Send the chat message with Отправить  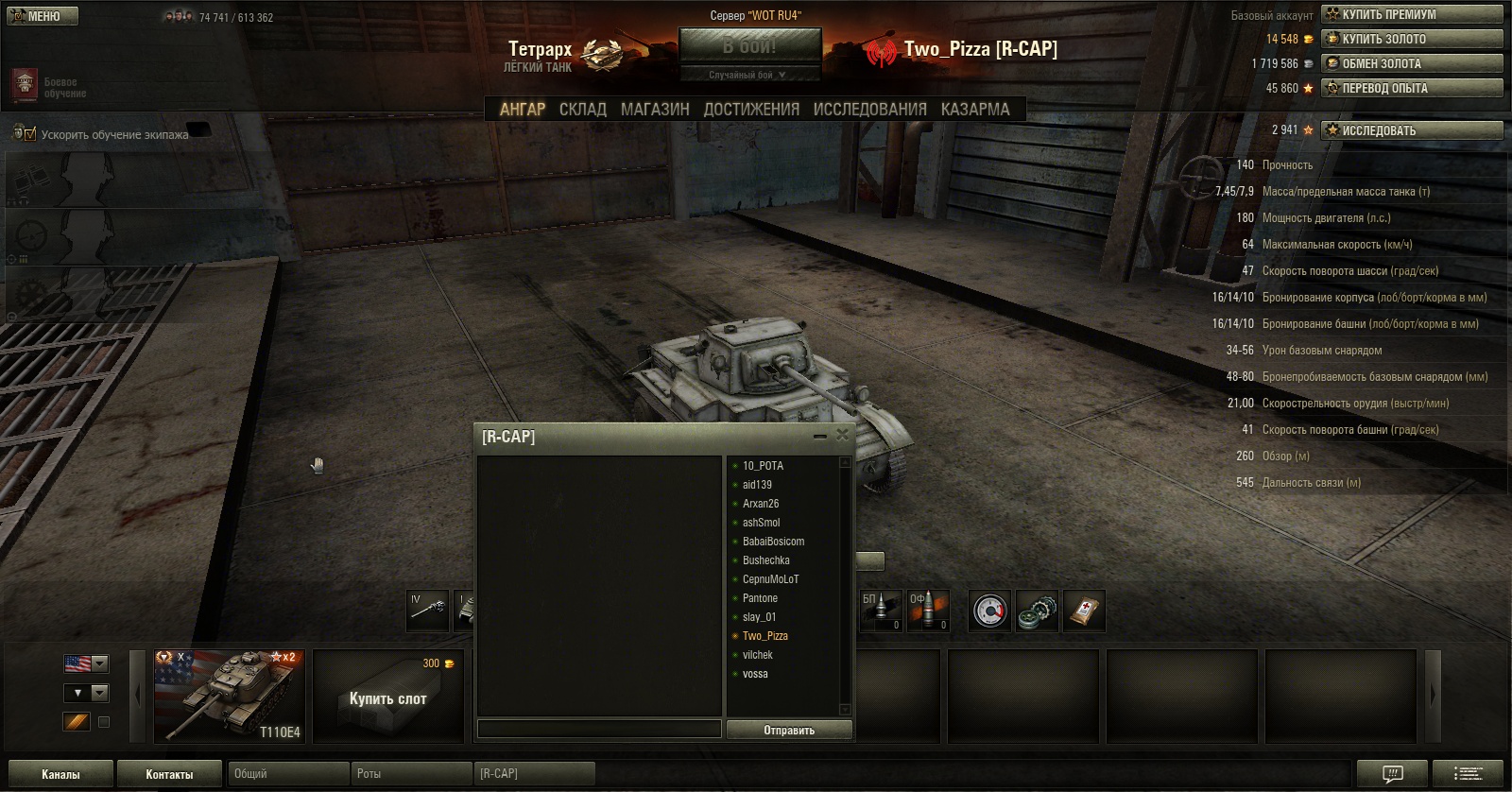coord(789,730)
